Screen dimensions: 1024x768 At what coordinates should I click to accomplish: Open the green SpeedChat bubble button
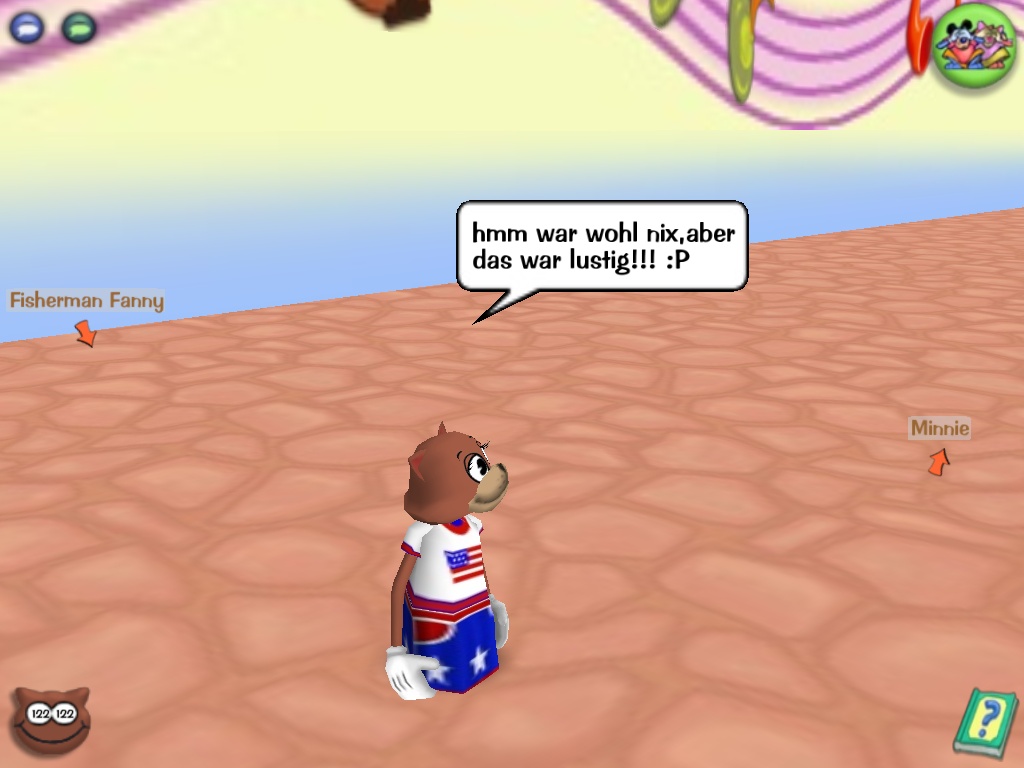tap(78, 27)
